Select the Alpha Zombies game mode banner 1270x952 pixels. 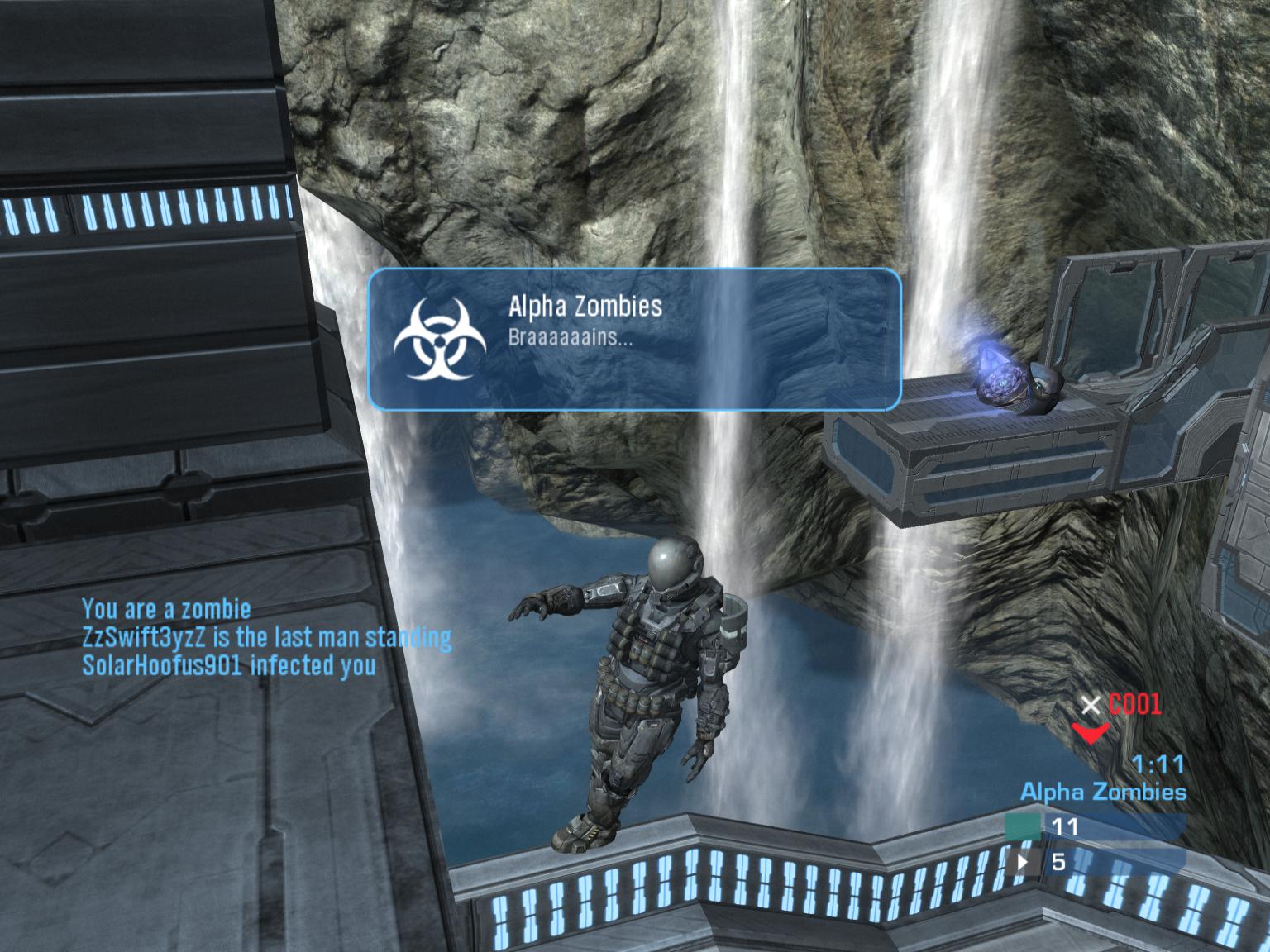click(633, 339)
